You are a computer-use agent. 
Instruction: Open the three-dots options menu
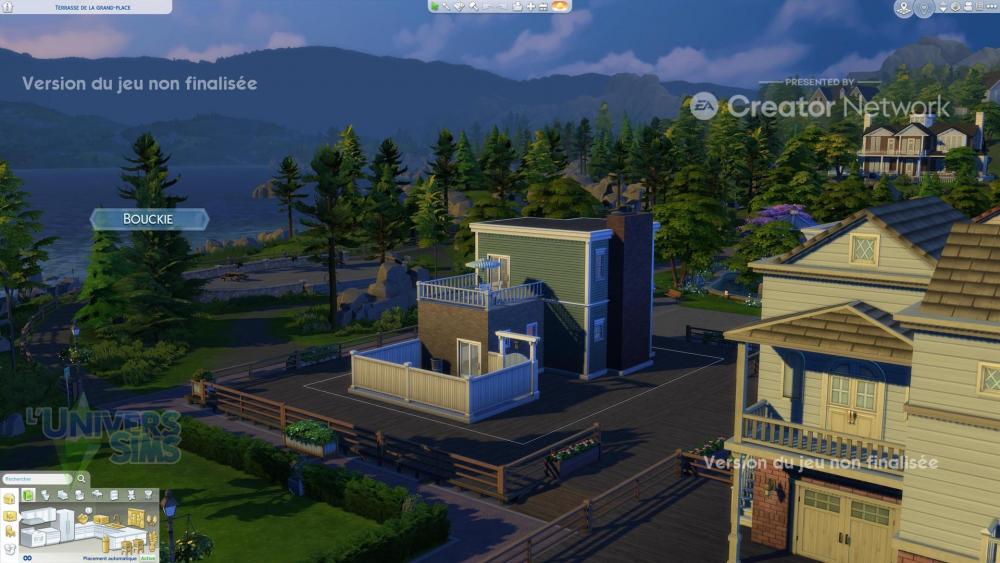pyautogui.click(x=991, y=6)
